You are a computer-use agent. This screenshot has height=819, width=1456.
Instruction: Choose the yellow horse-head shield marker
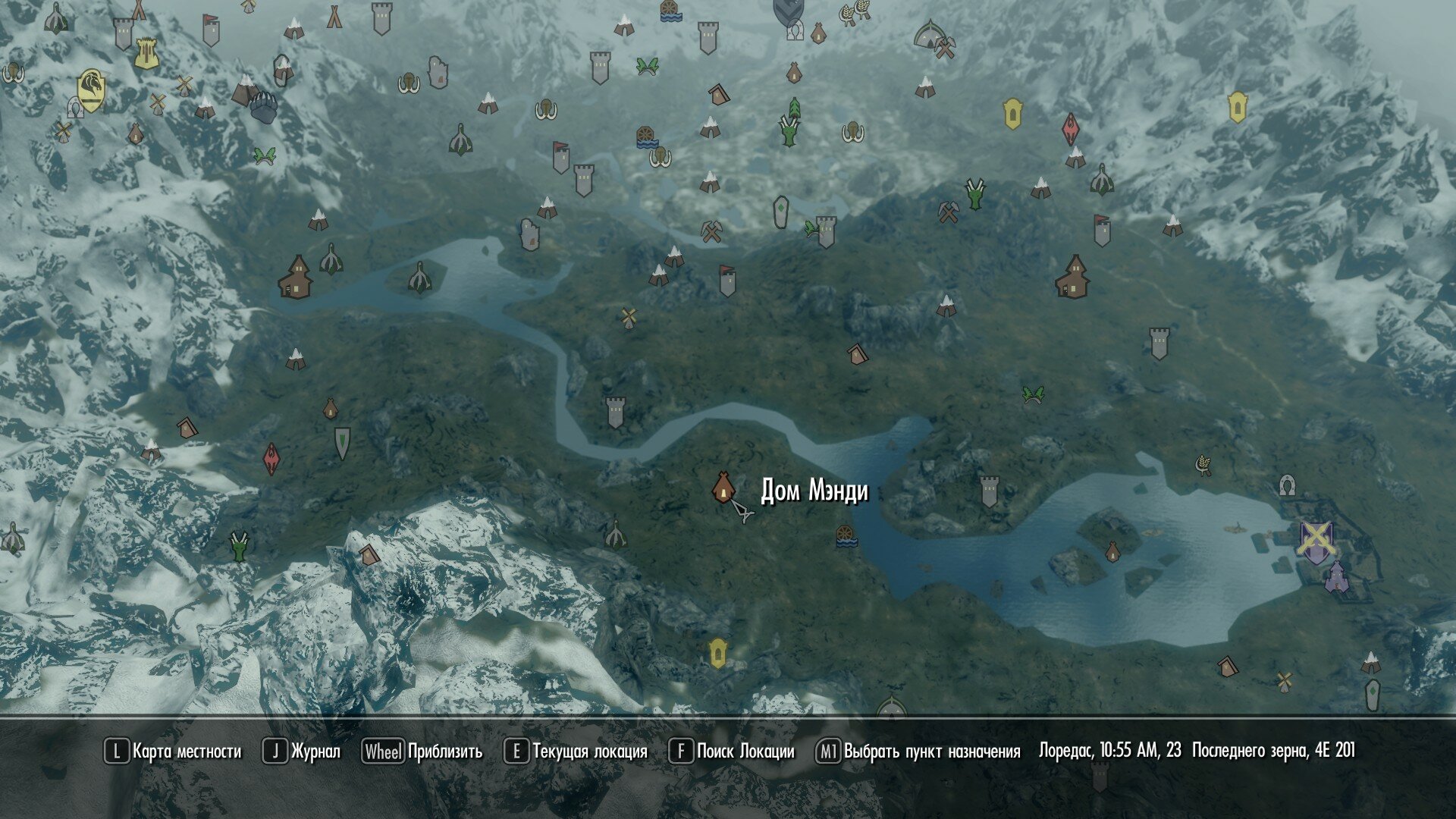click(90, 91)
